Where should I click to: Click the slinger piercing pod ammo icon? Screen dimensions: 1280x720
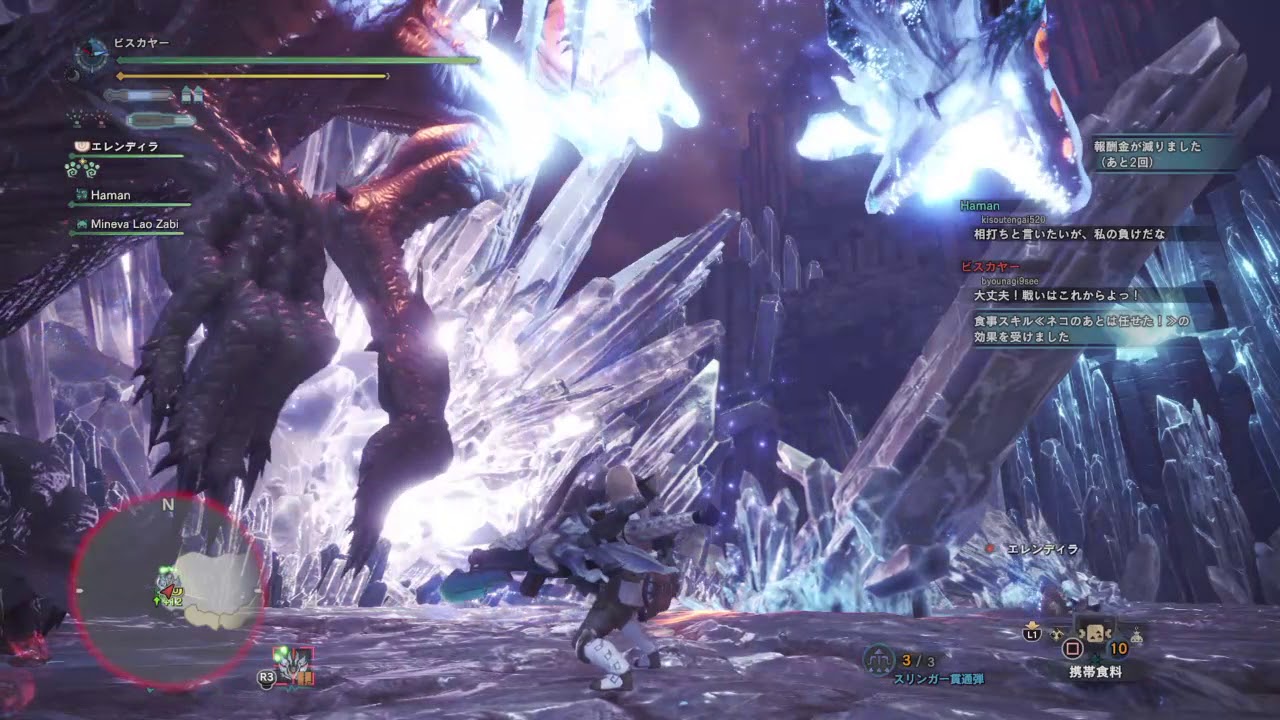pyautogui.click(x=880, y=659)
